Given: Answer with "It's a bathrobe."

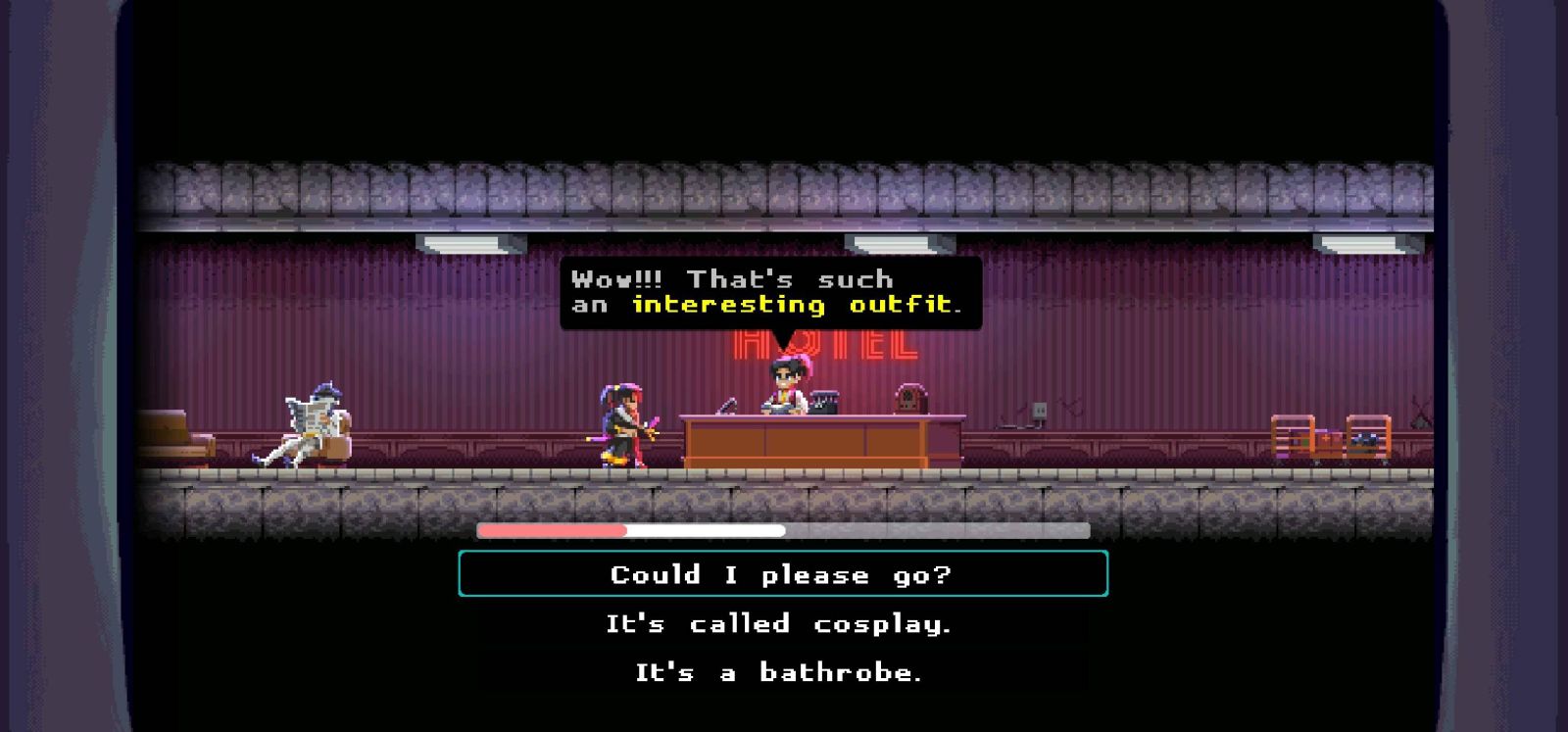Looking at the screenshot, I should (779, 673).
